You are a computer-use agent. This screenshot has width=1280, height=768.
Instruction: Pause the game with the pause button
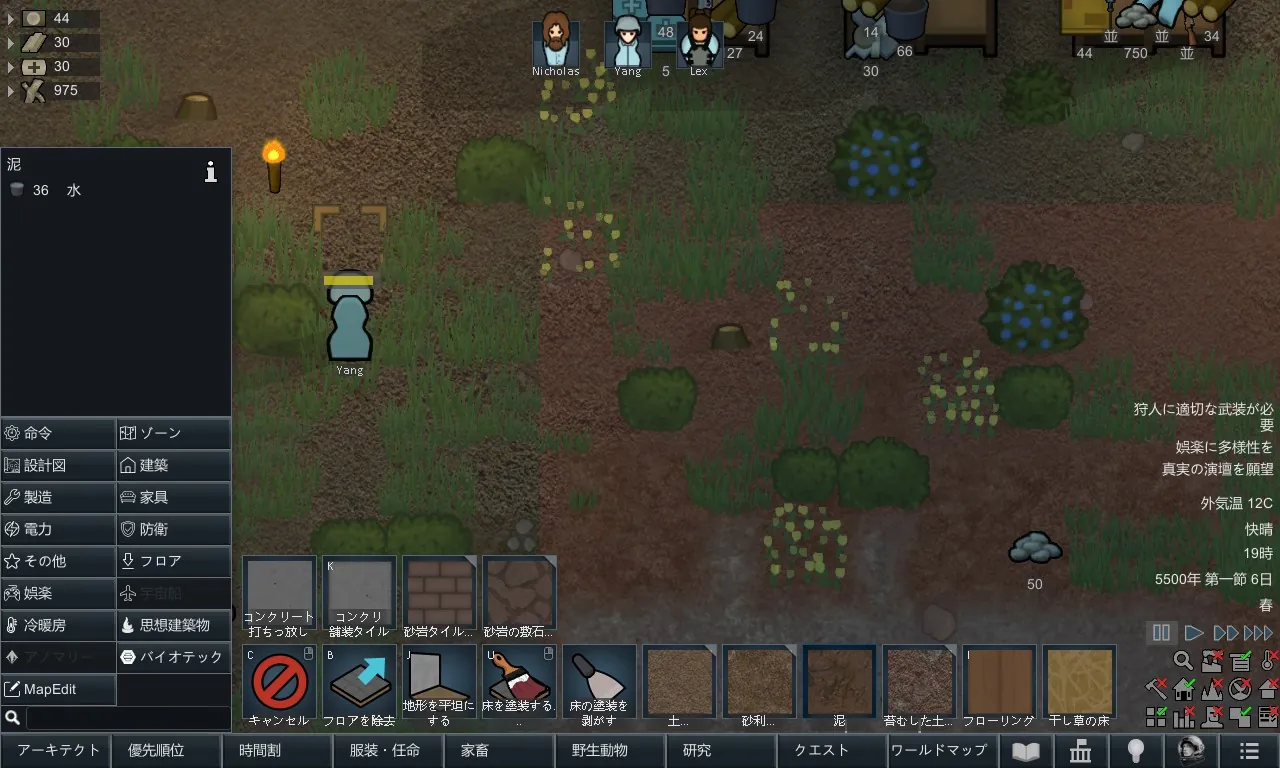[1161, 632]
